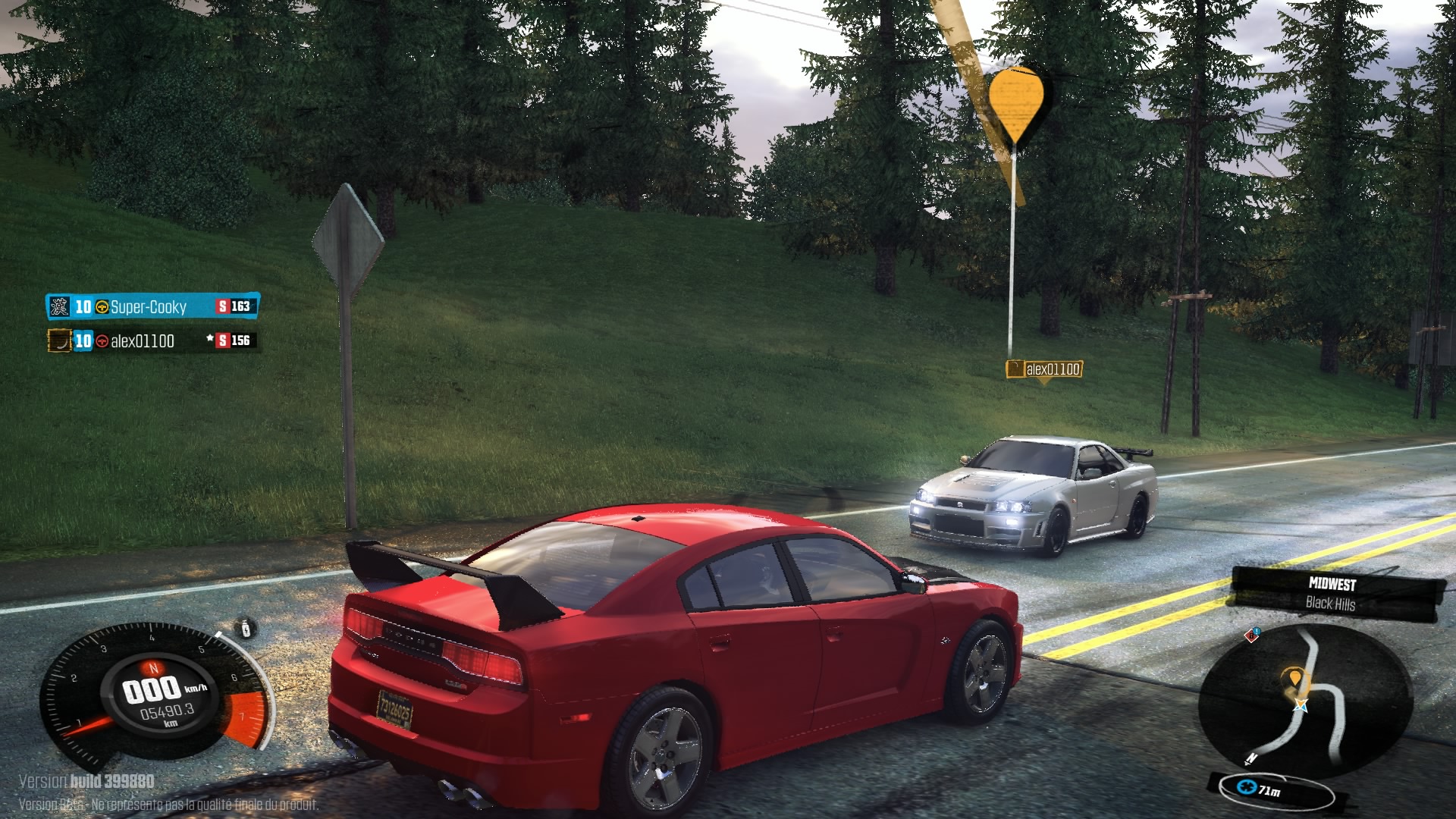Select the orange pin on the minimap
Viewport: 1456px width, 819px height.
[x=1294, y=678]
